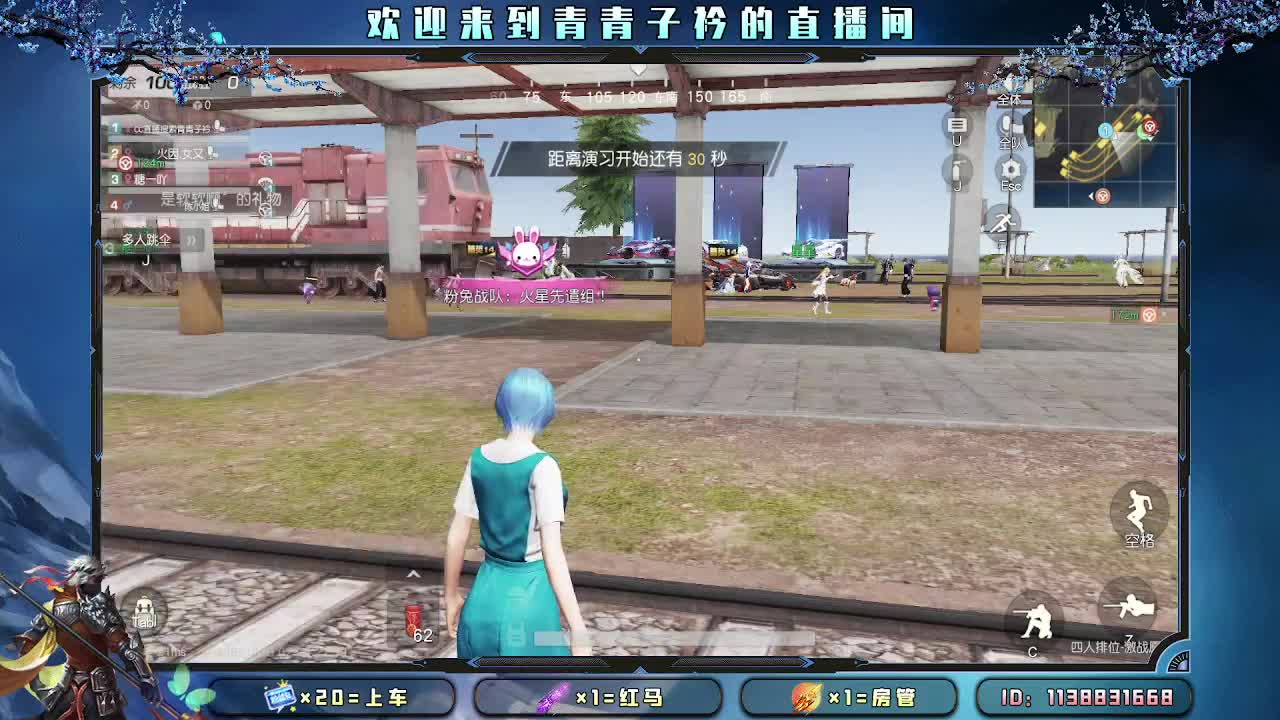Select the energy drink item showing 62
Viewport: 1280px width, 720px height.
pos(413,622)
